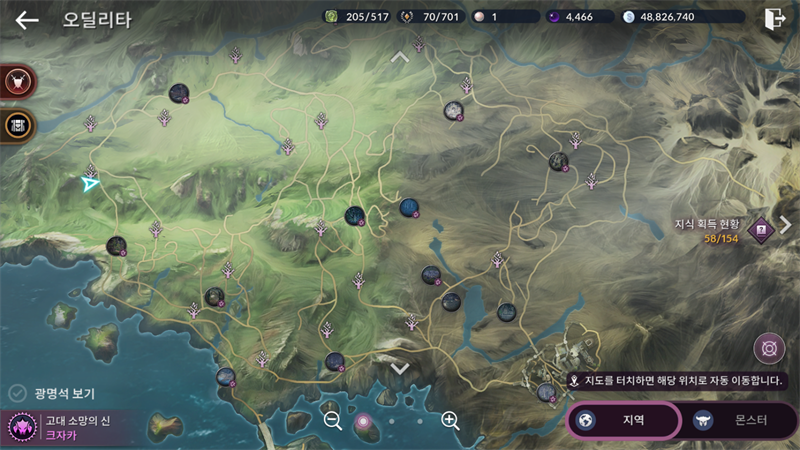Open the horned boss icon on the left

click(x=18, y=82)
